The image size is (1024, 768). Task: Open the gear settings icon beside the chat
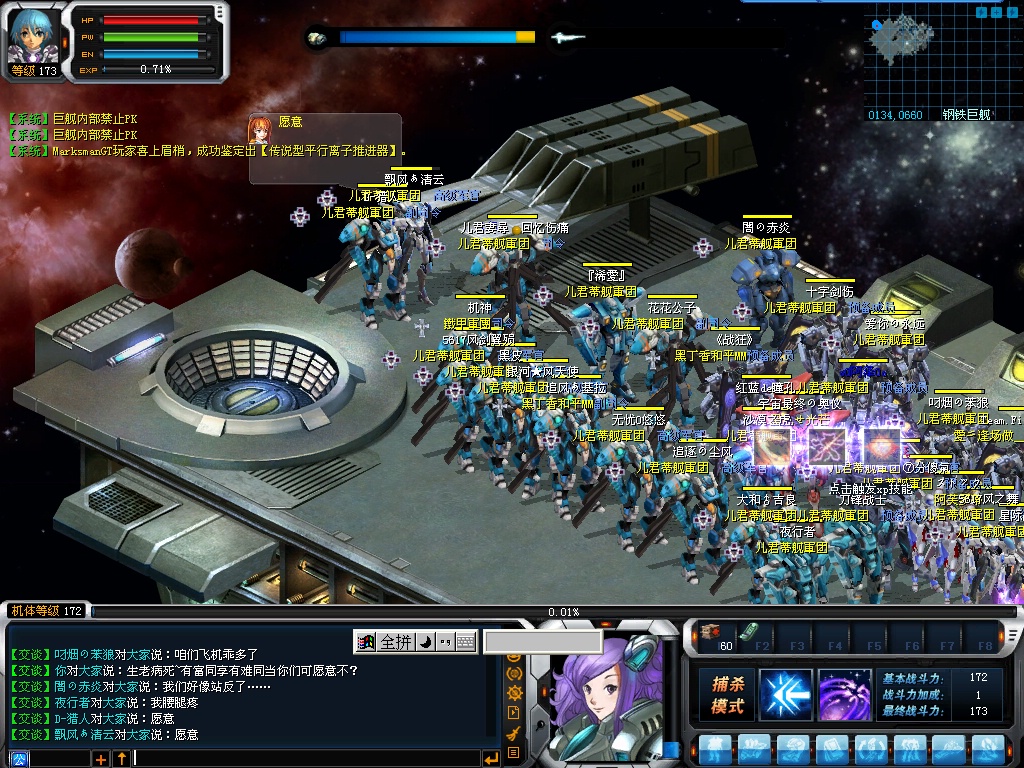coord(514,693)
